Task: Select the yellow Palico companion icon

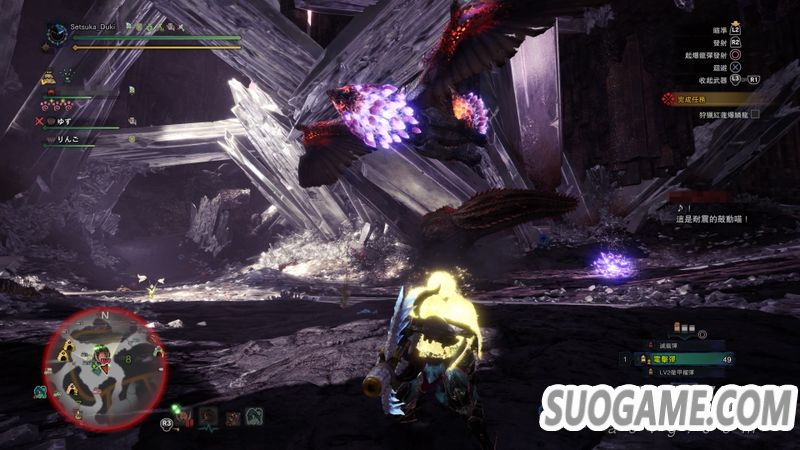Action: point(47,77)
